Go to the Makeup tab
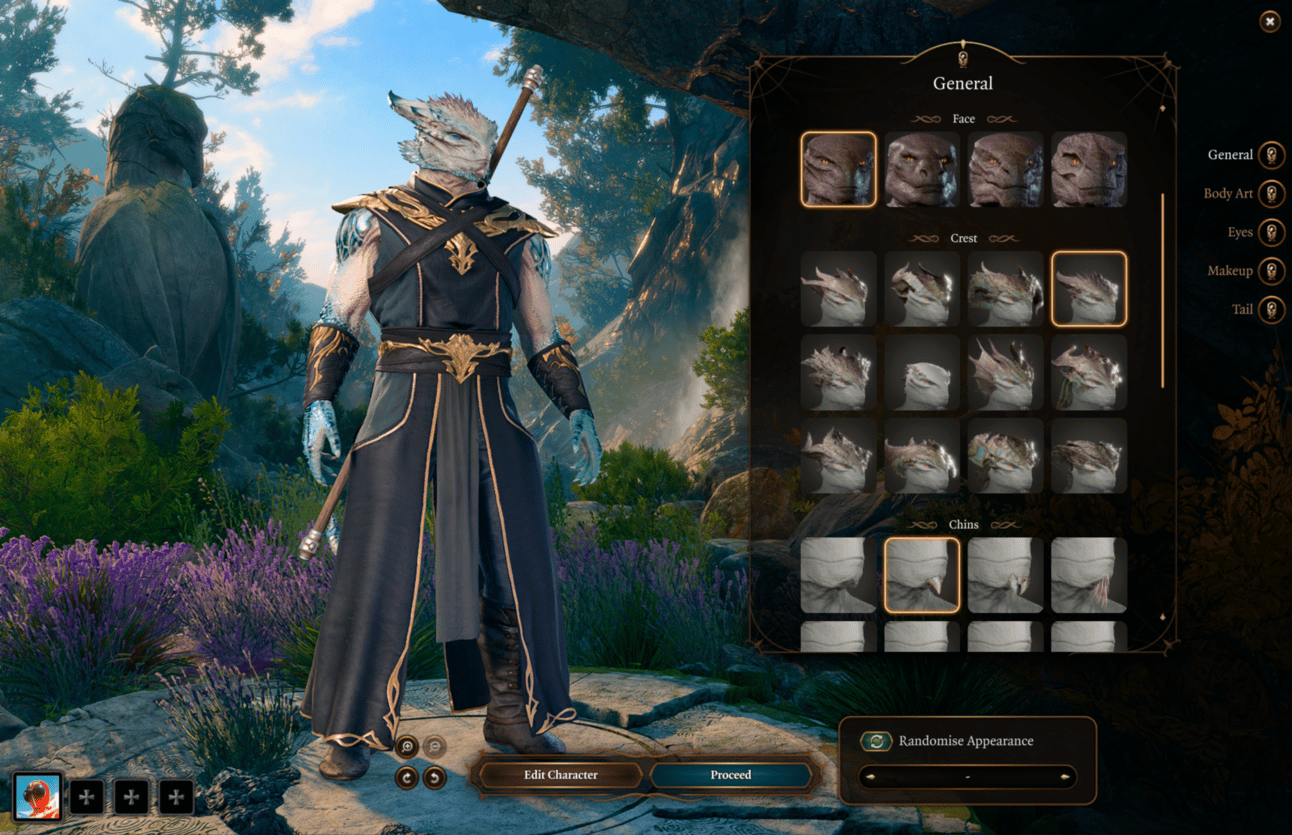 (x=1270, y=271)
